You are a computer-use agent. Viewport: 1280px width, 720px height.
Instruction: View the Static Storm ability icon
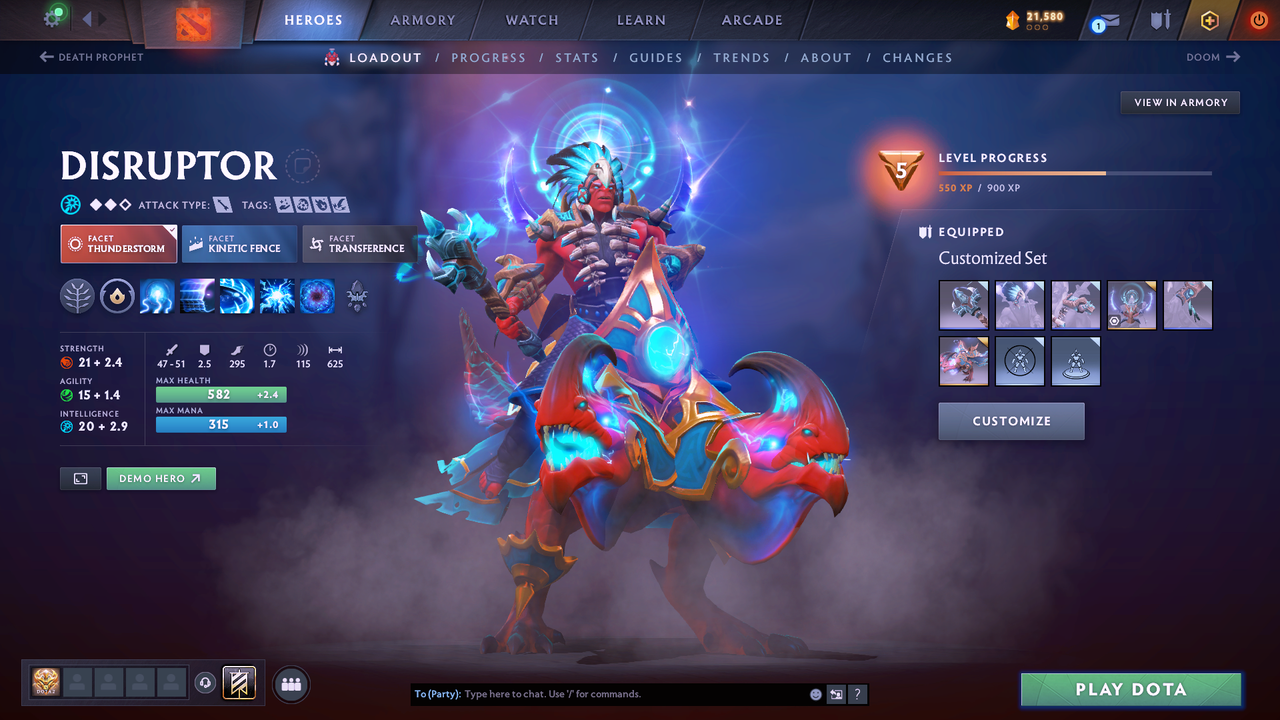point(317,296)
